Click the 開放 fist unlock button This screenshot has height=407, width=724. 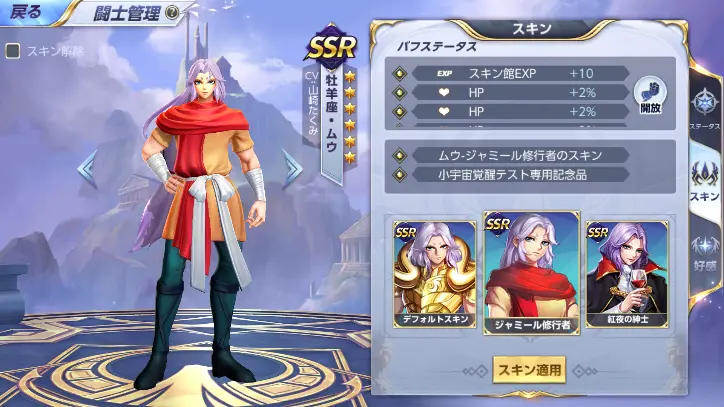tap(651, 96)
